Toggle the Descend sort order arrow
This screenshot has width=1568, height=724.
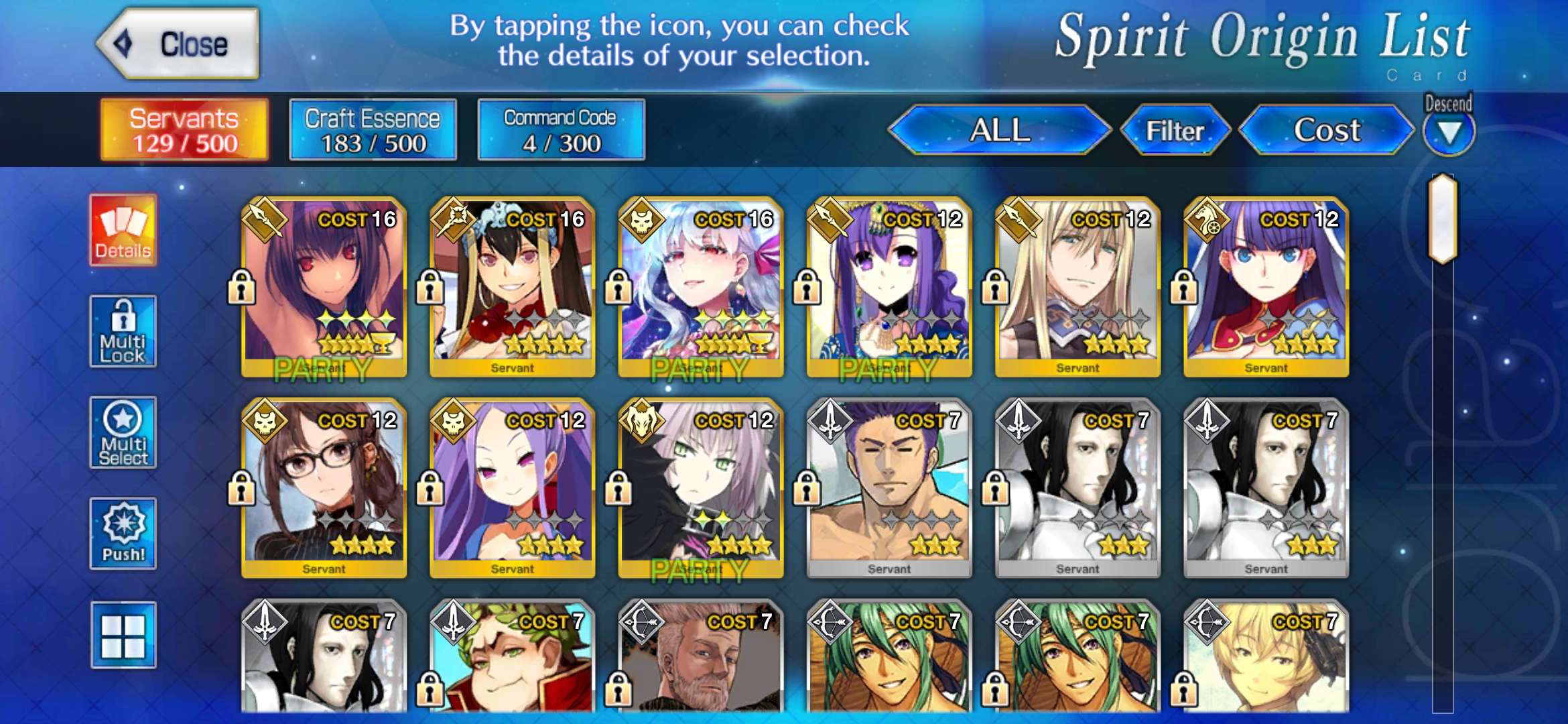pyautogui.click(x=1449, y=131)
